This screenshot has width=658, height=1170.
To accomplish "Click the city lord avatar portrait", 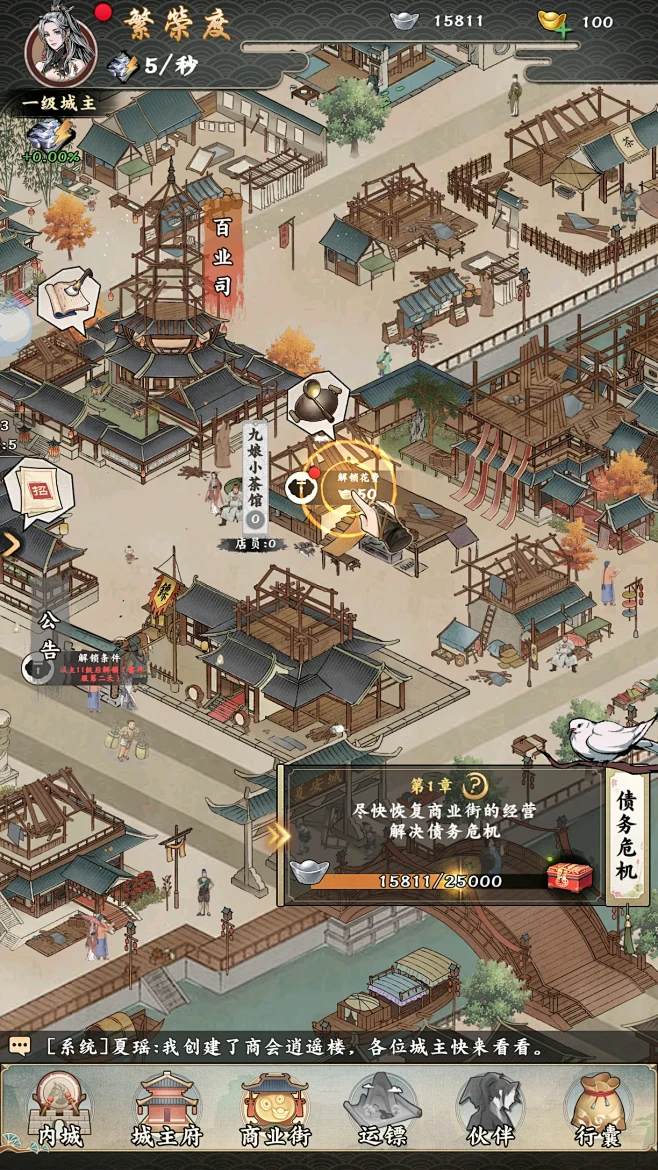I will 61,47.
